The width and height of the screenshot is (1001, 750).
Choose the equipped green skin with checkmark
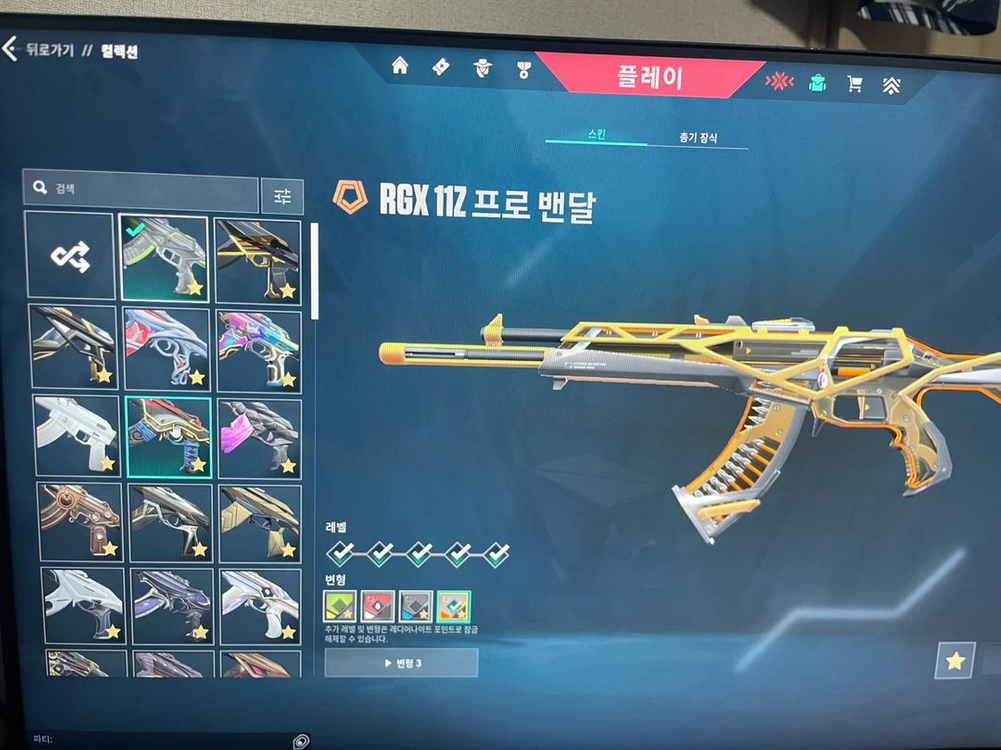[164, 258]
